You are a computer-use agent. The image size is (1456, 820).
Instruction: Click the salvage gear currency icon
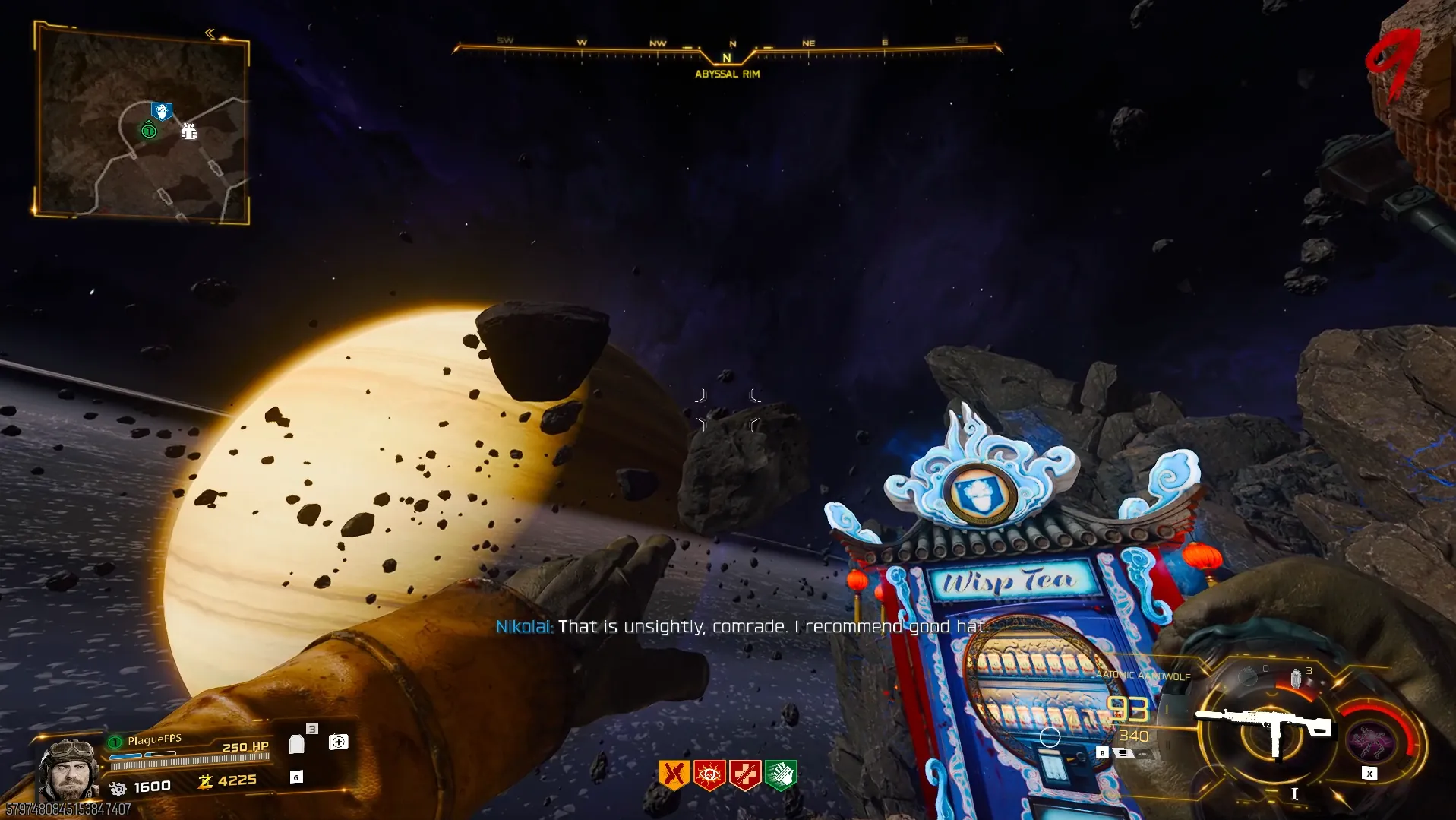(118, 788)
